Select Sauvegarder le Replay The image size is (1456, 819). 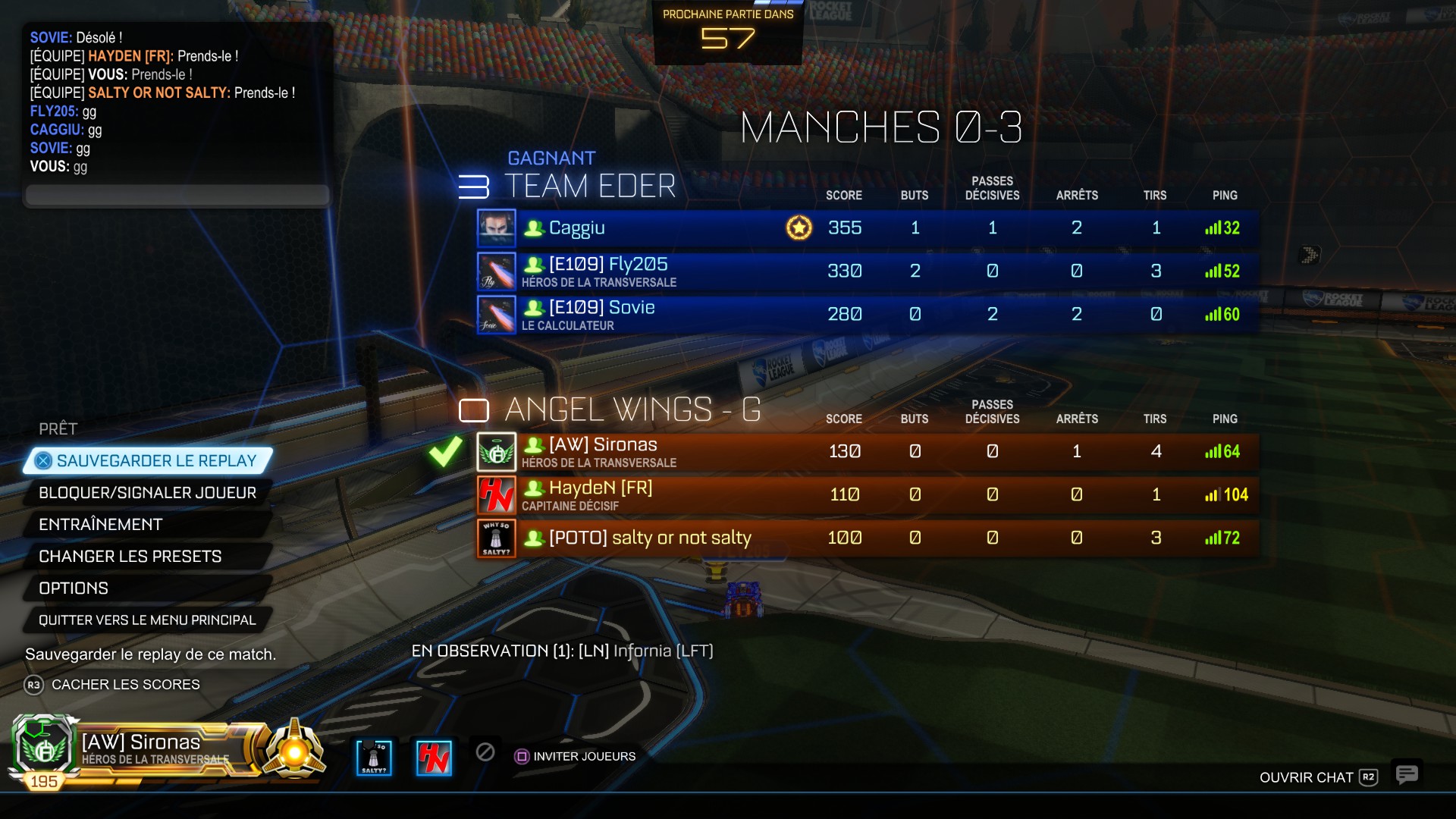pyautogui.click(x=149, y=461)
